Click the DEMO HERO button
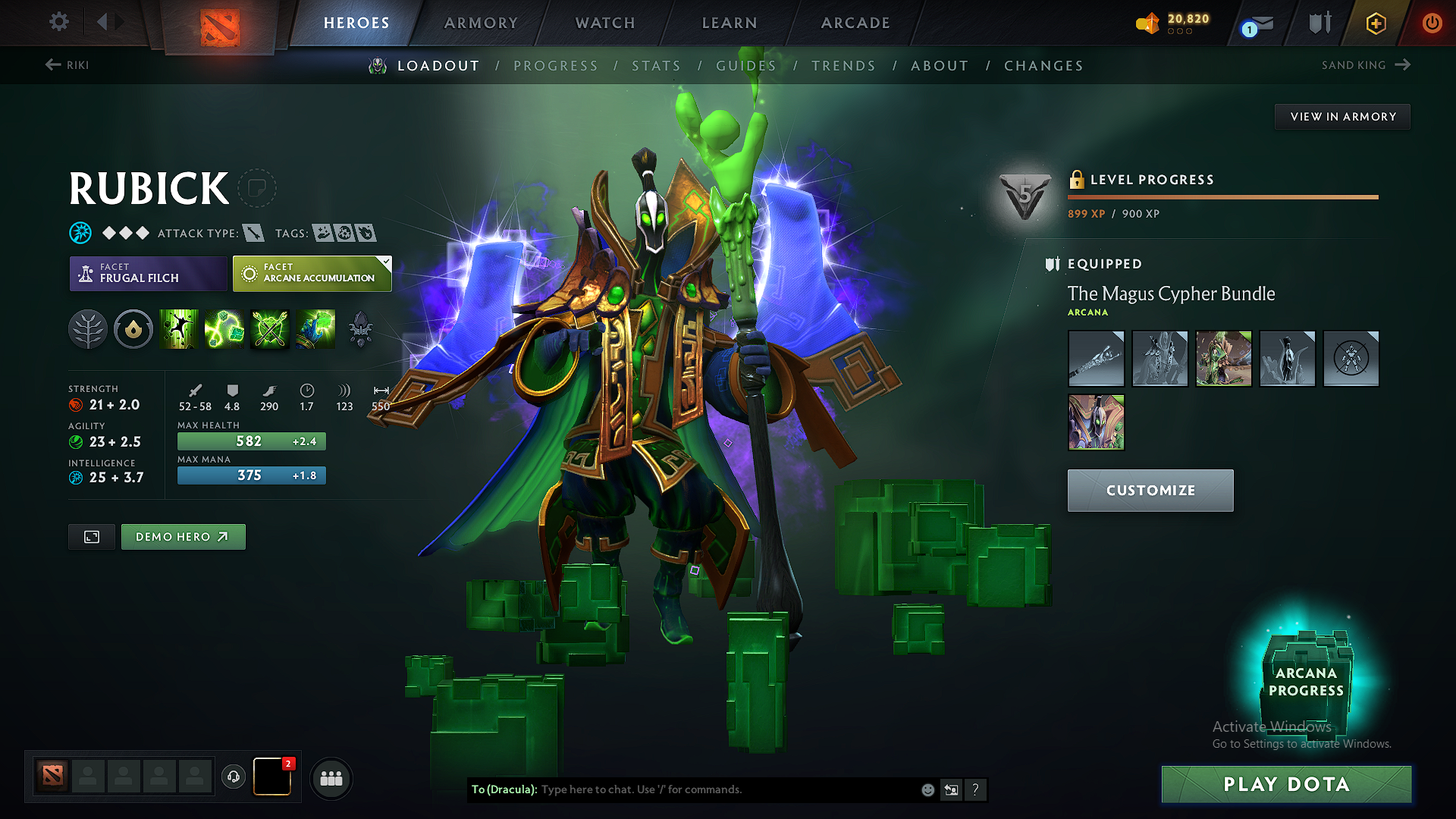The image size is (1456, 819). [183, 536]
